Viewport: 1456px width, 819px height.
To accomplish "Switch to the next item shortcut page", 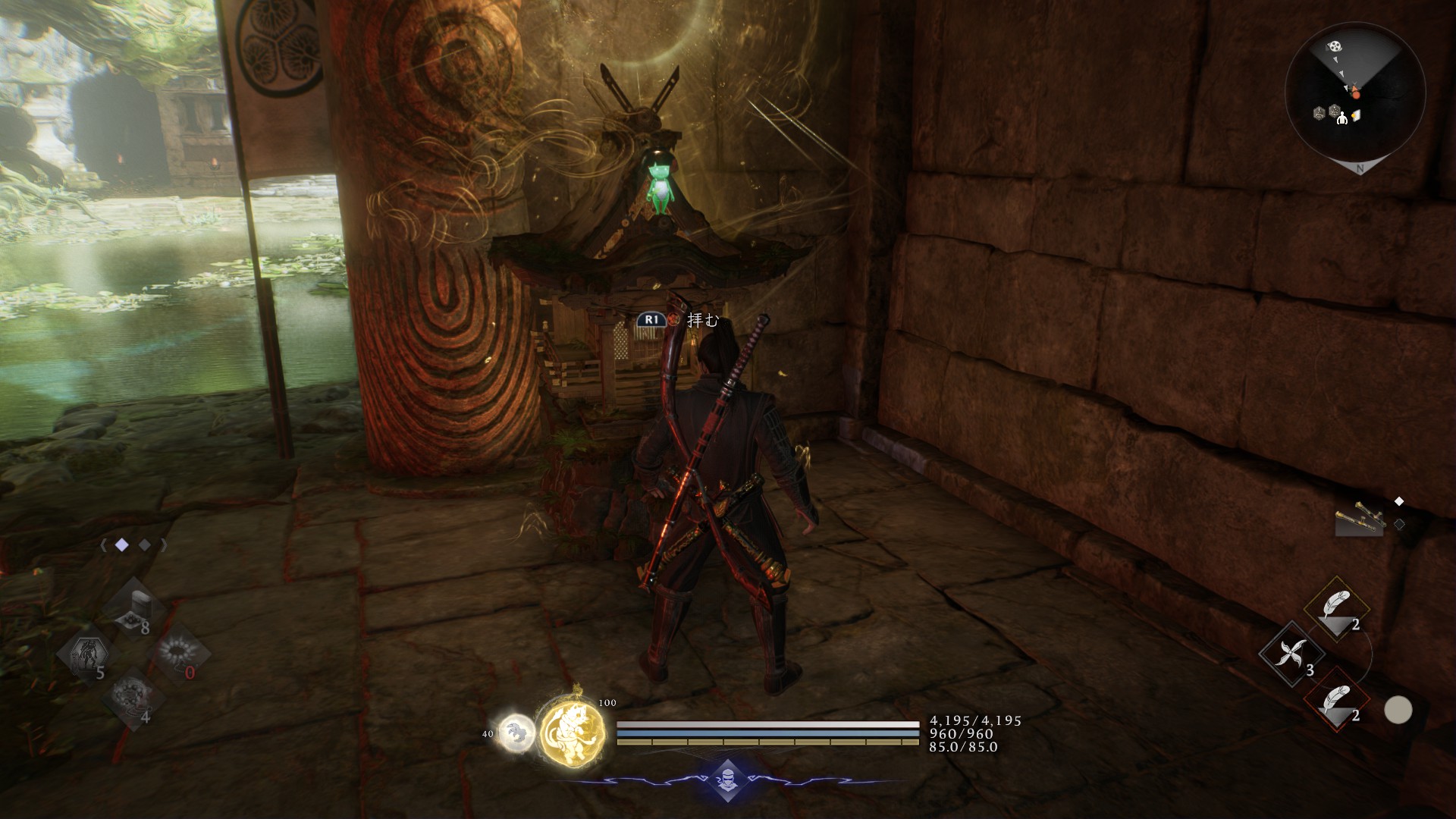I will [x=164, y=545].
